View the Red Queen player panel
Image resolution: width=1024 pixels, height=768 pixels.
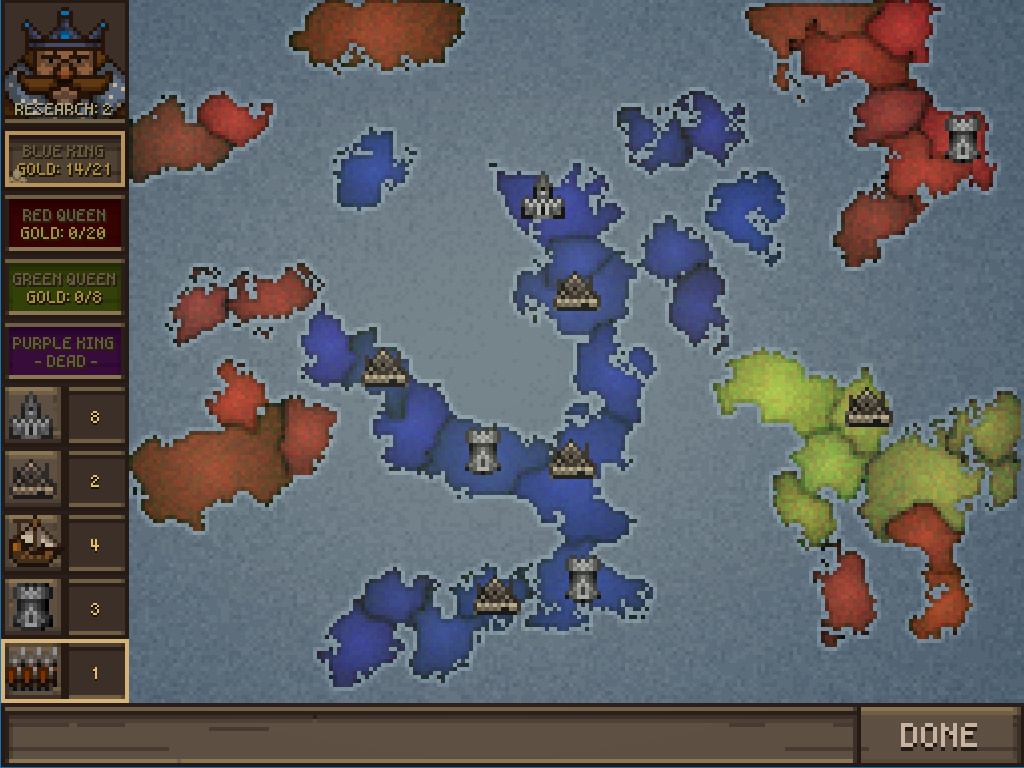[x=64, y=224]
